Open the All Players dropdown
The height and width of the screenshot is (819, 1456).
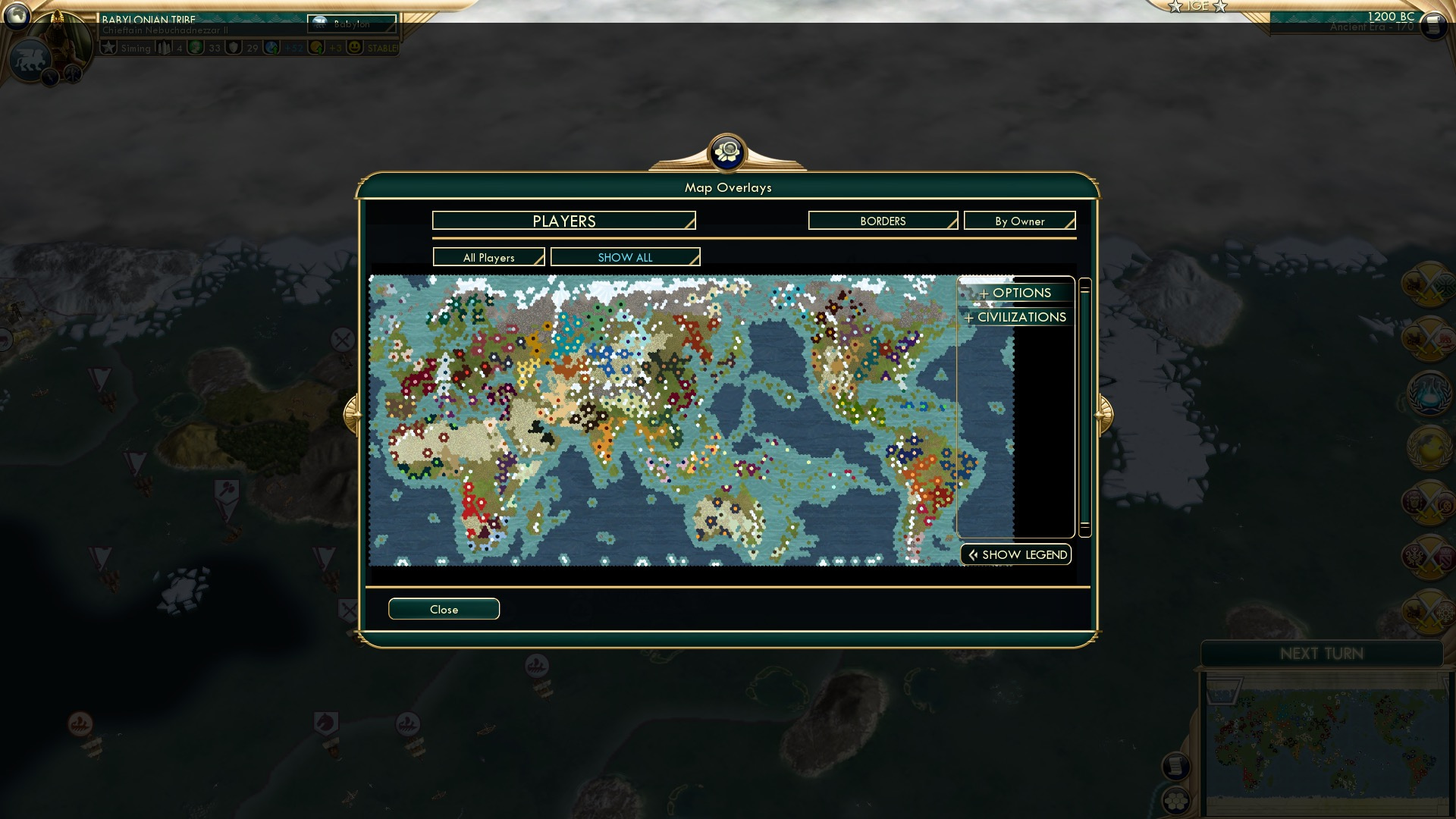coord(488,257)
